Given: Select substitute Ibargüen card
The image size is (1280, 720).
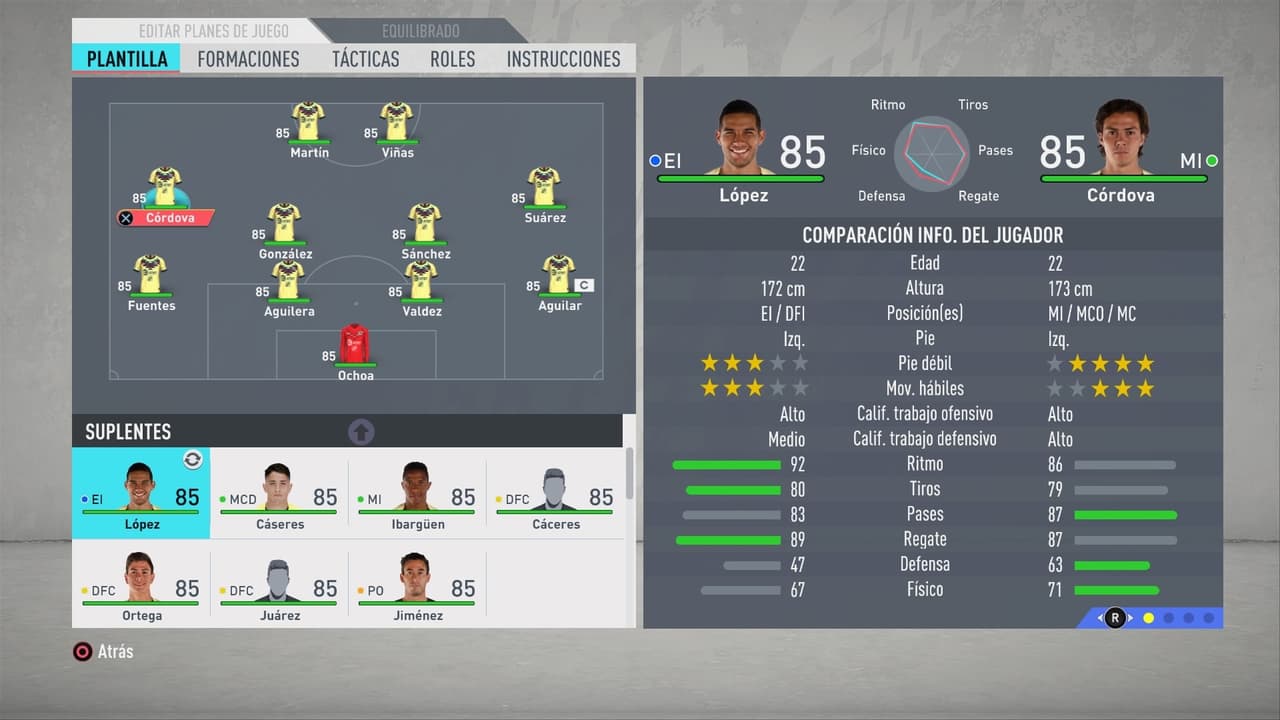Looking at the screenshot, I should click(417, 494).
